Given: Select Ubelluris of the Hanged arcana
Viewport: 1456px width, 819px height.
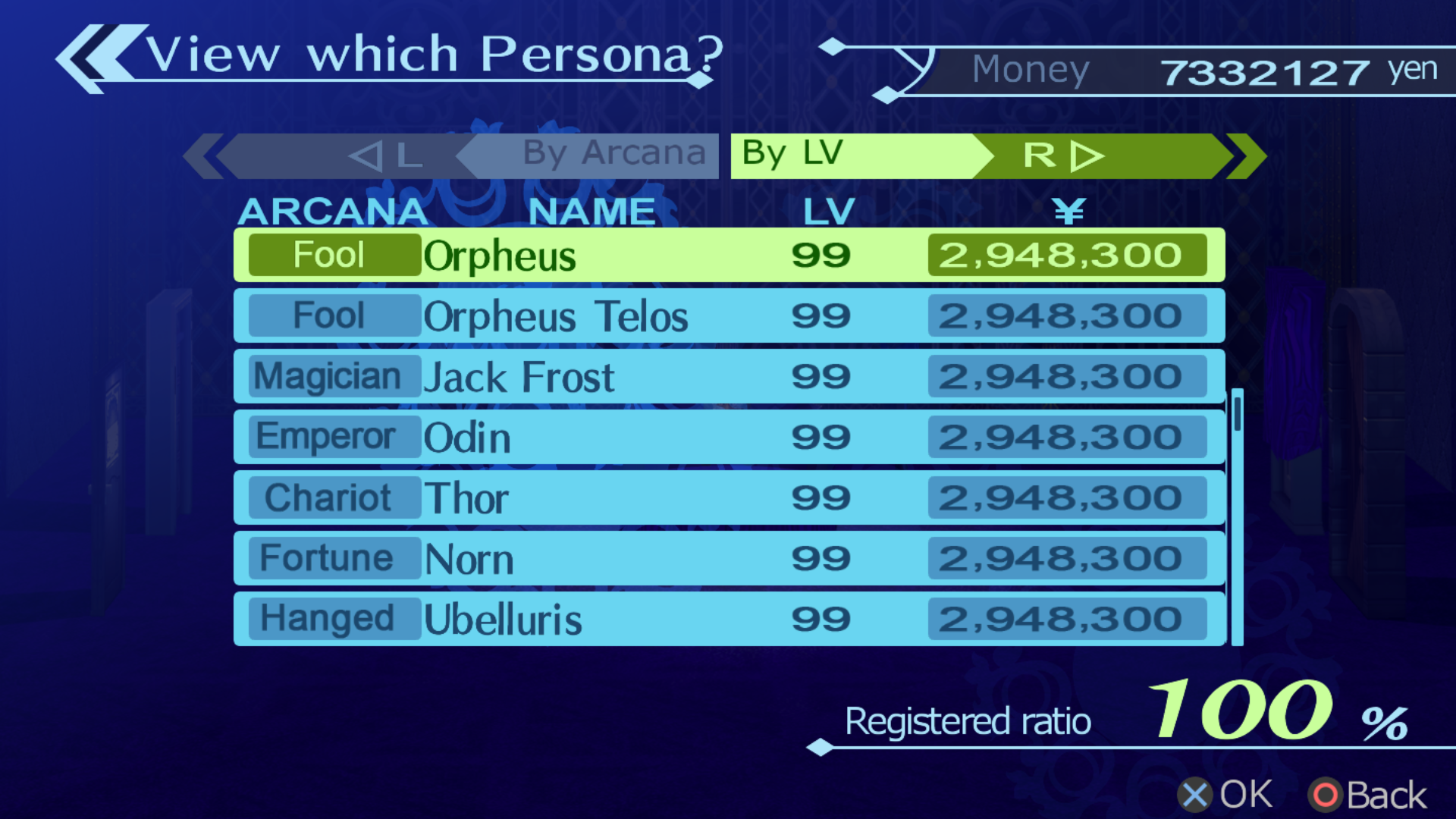Looking at the screenshot, I should coord(728,620).
